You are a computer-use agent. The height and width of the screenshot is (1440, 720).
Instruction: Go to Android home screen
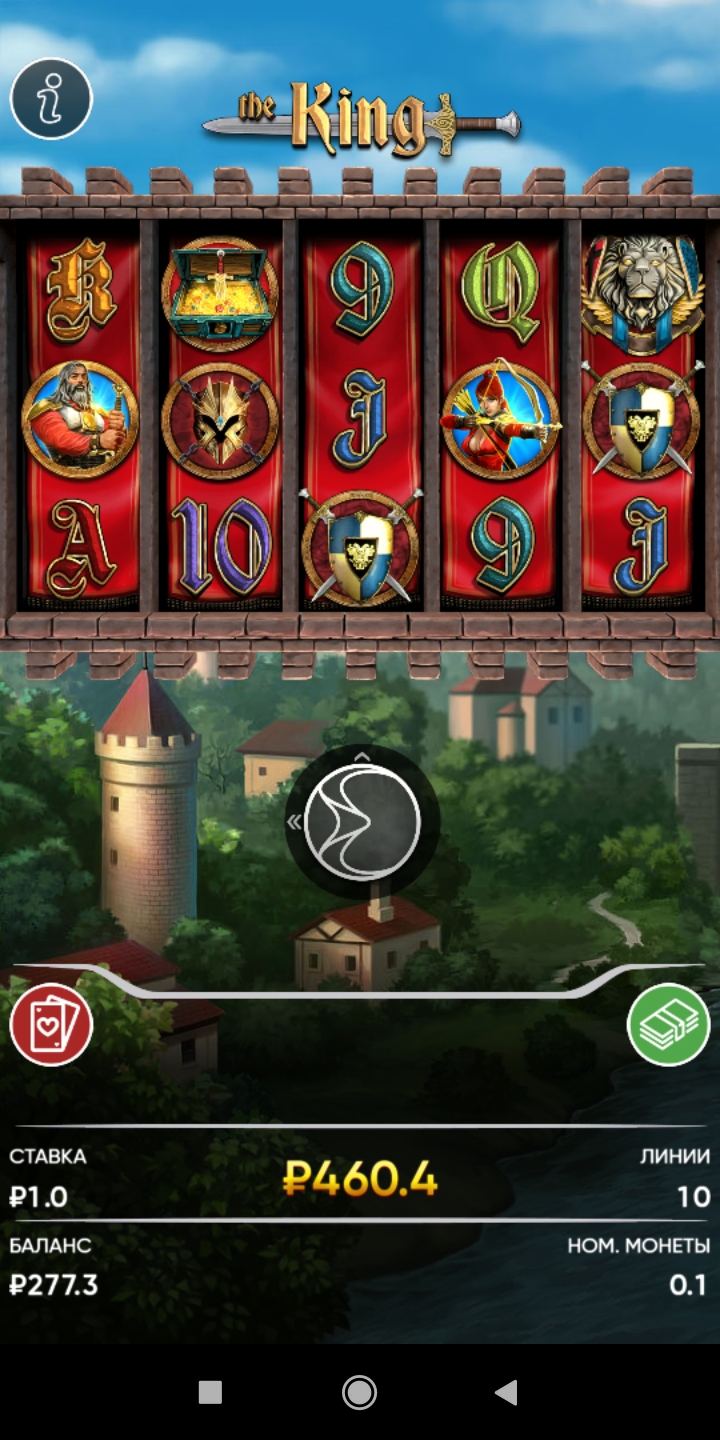tap(359, 1392)
